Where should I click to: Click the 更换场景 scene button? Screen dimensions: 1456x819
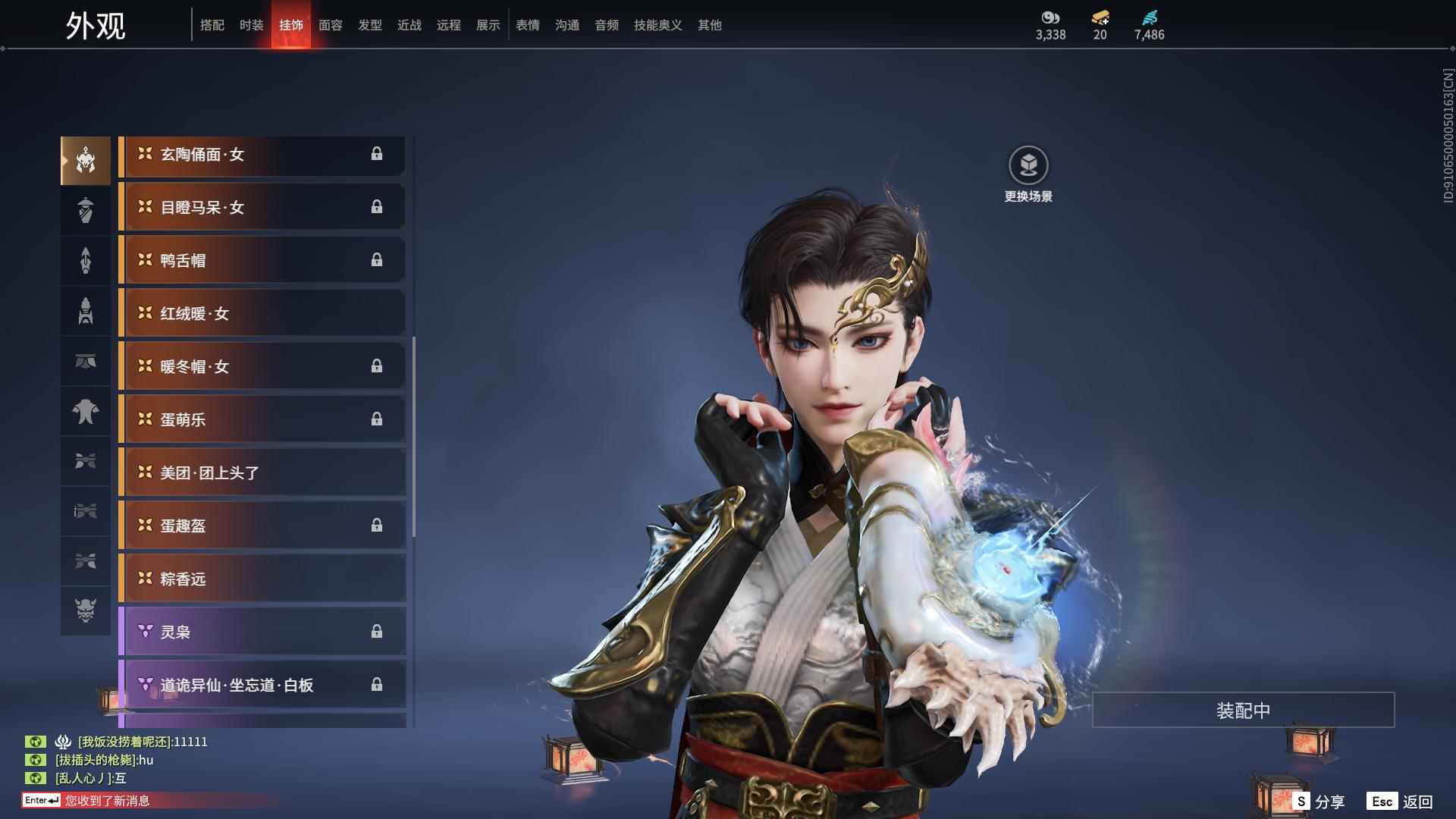click(1028, 174)
